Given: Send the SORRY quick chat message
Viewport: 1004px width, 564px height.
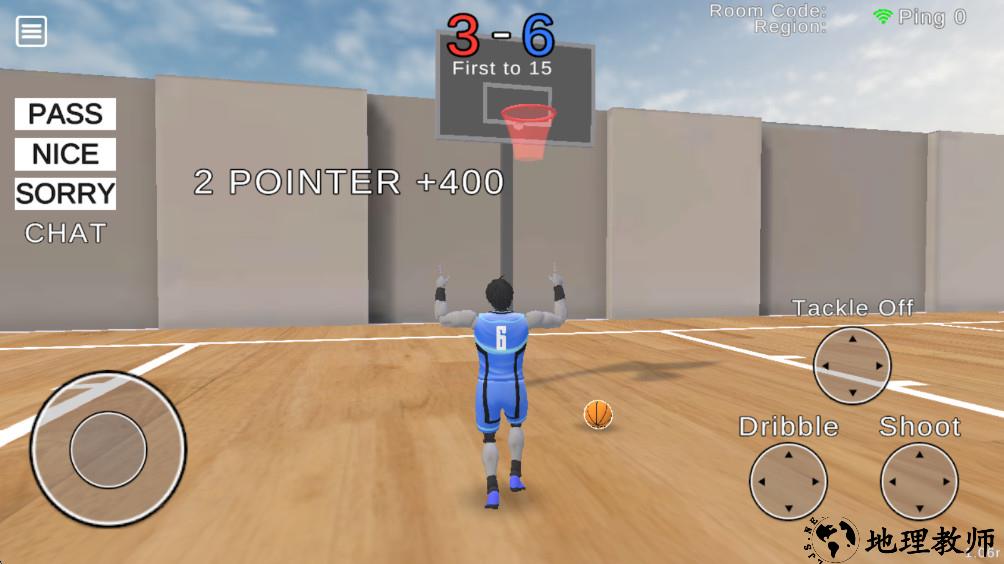Looking at the screenshot, I should coord(65,193).
